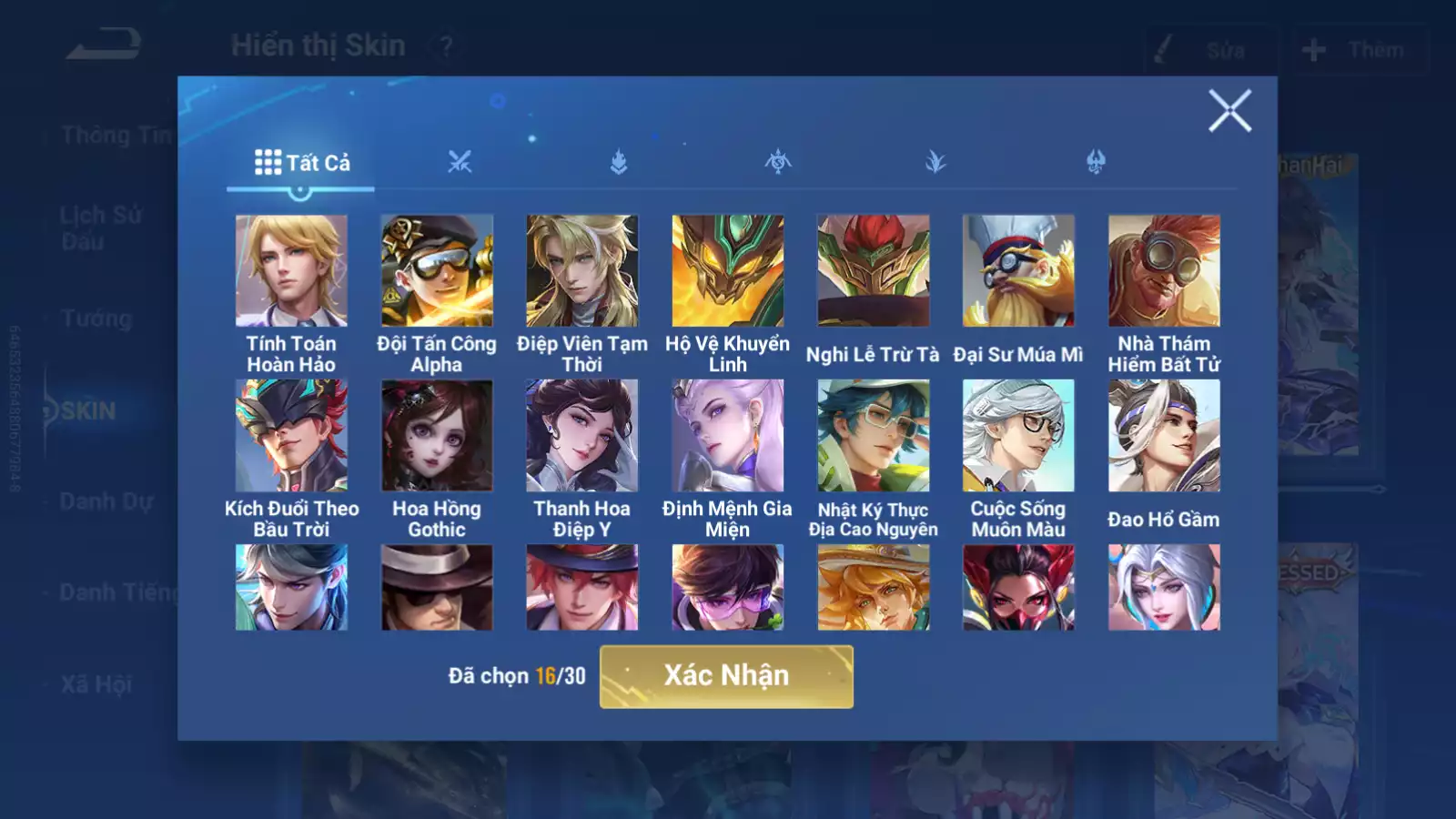Close the skin selection dialog

pyautogui.click(x=1229, y=111)
